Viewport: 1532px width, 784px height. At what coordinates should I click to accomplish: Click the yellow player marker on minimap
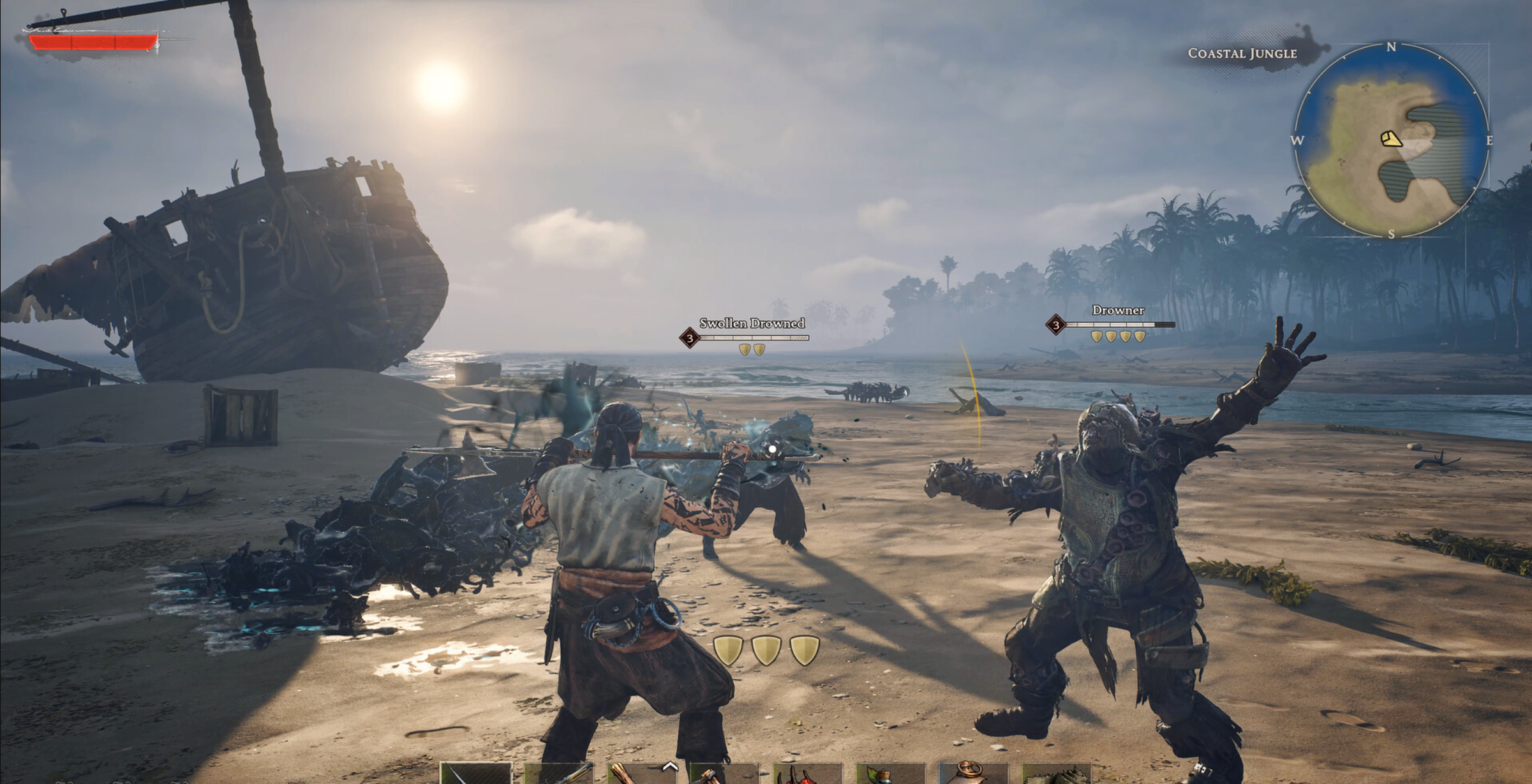click(1391, 138)
